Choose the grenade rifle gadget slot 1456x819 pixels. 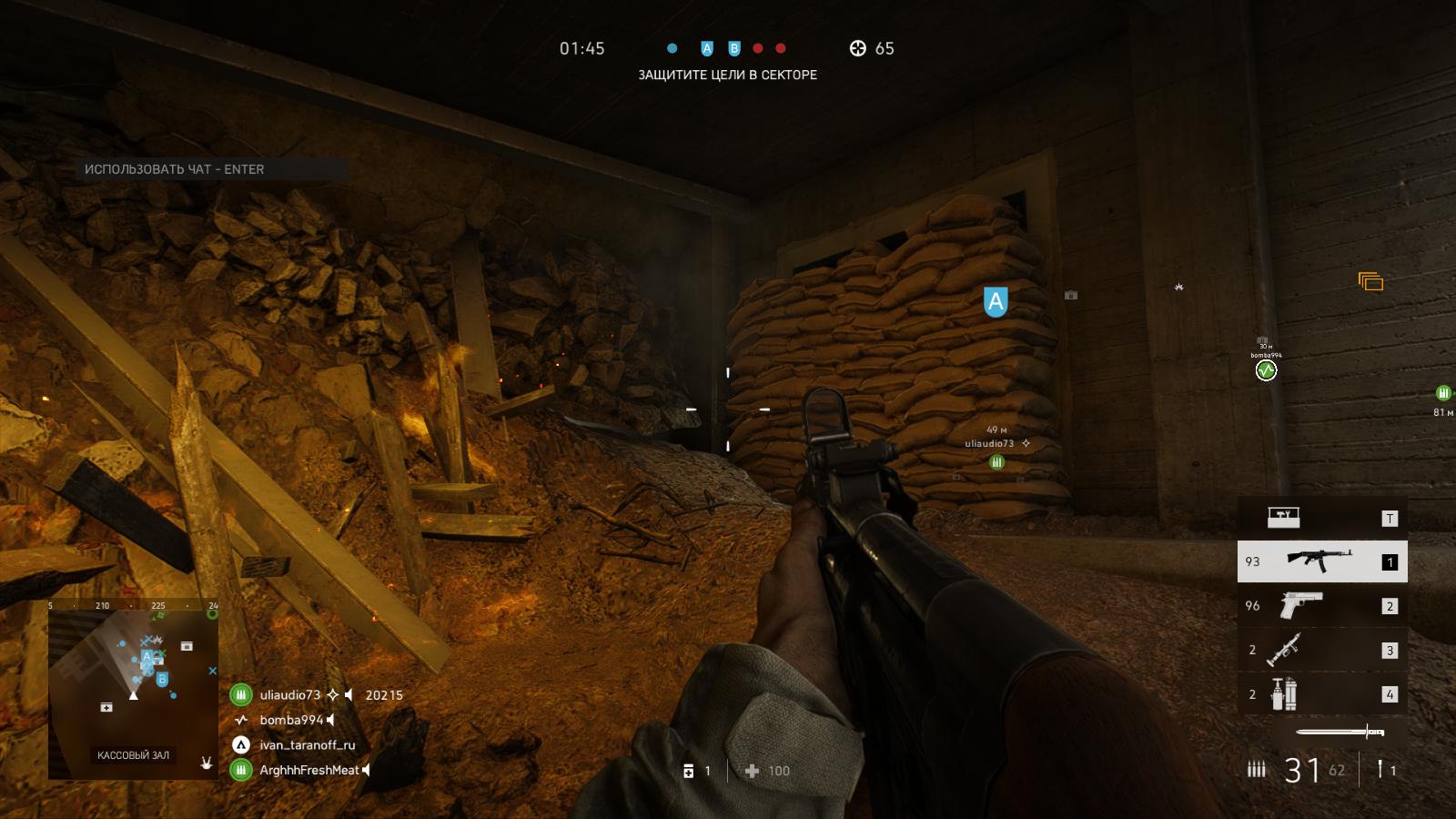1321,694
